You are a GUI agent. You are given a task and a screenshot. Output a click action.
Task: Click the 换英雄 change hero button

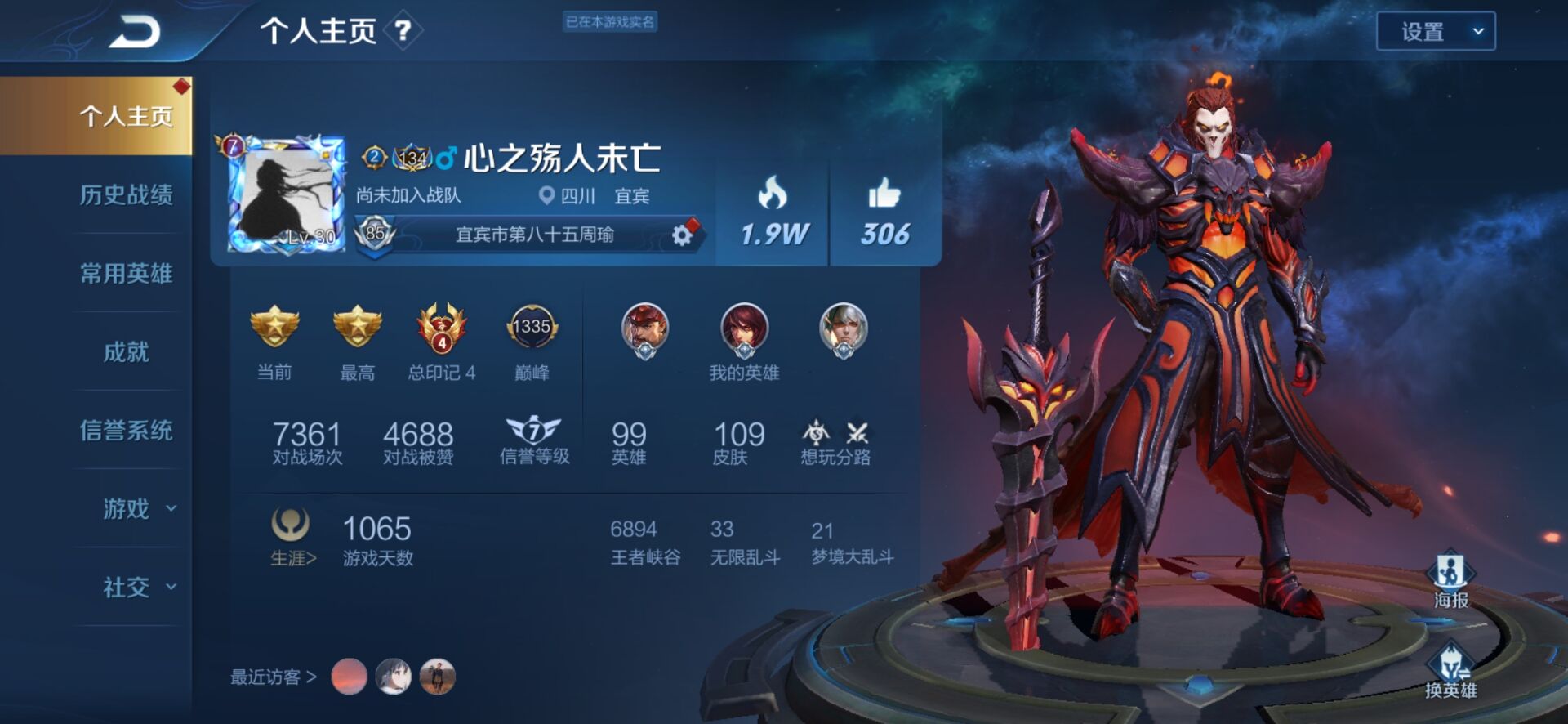click(x=1450, y=672)
